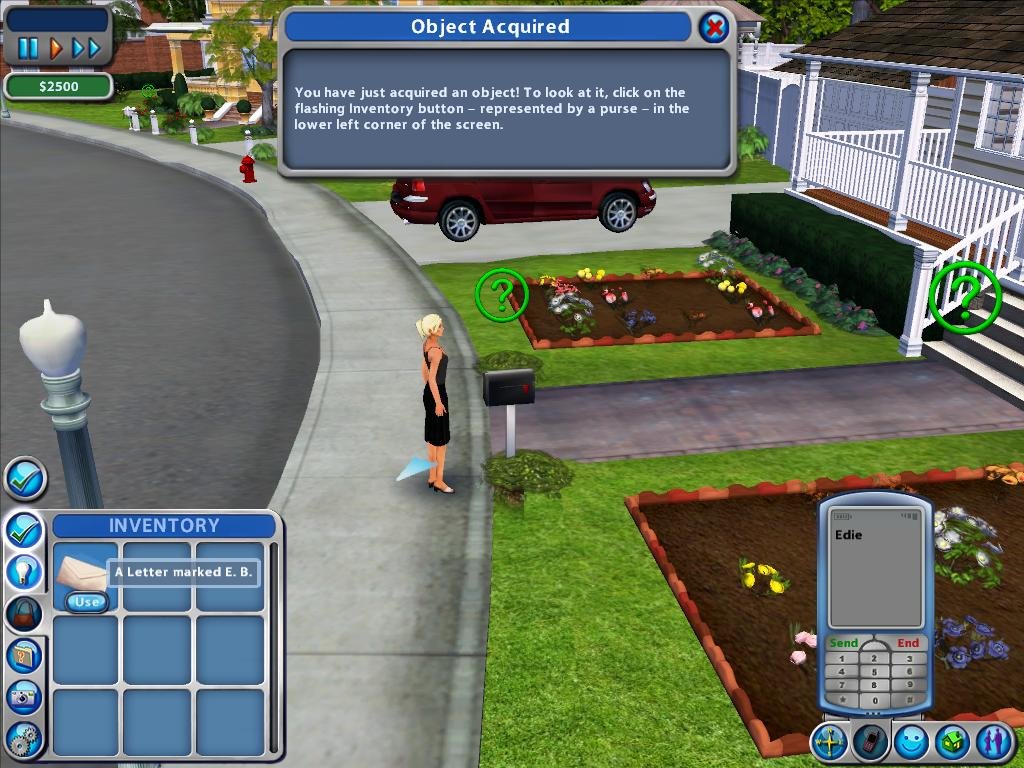Open the compass map button
The image size is (1024, 768).
click(830, 742)
